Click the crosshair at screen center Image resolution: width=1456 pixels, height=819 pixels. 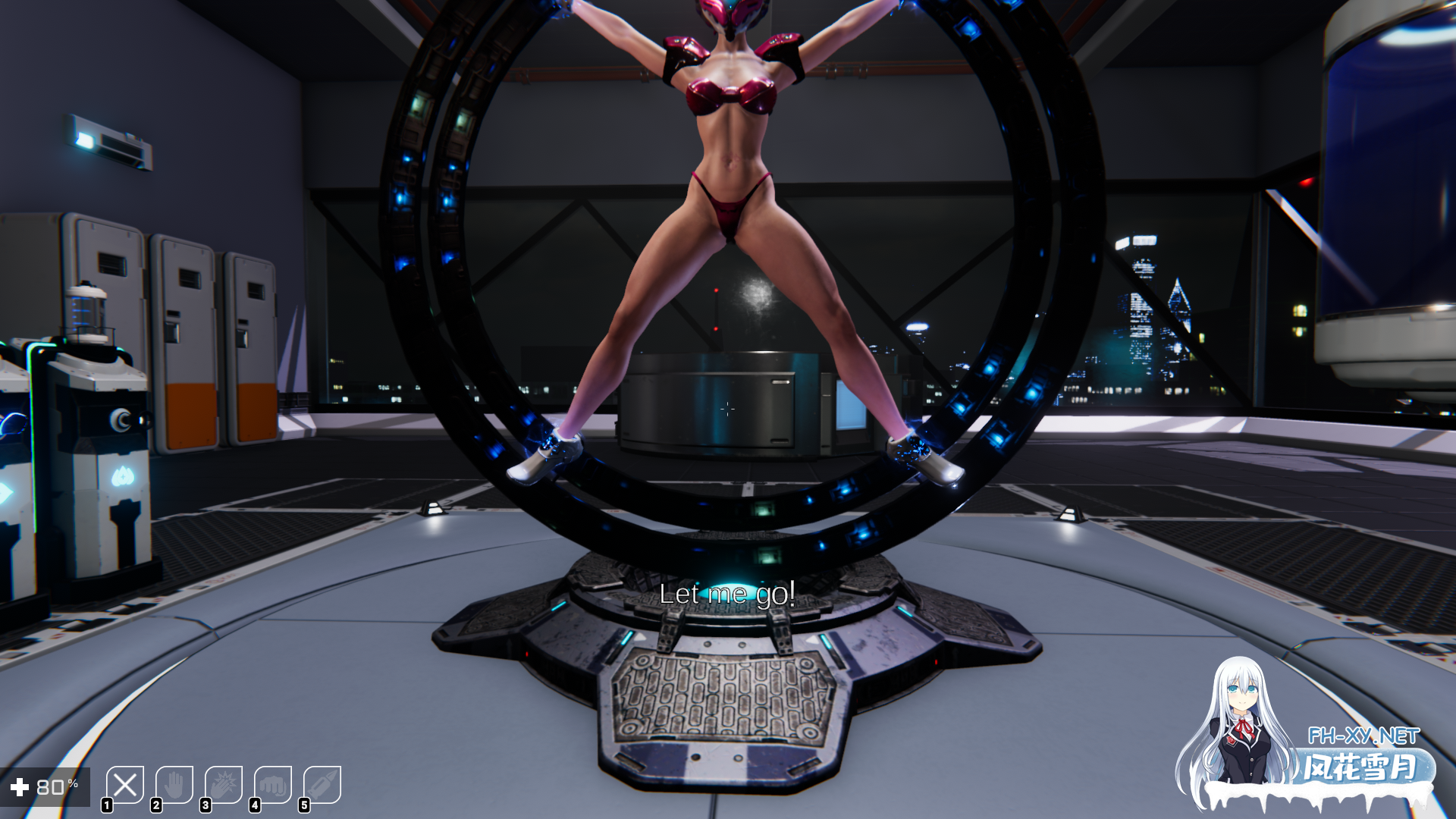[728, 409]
